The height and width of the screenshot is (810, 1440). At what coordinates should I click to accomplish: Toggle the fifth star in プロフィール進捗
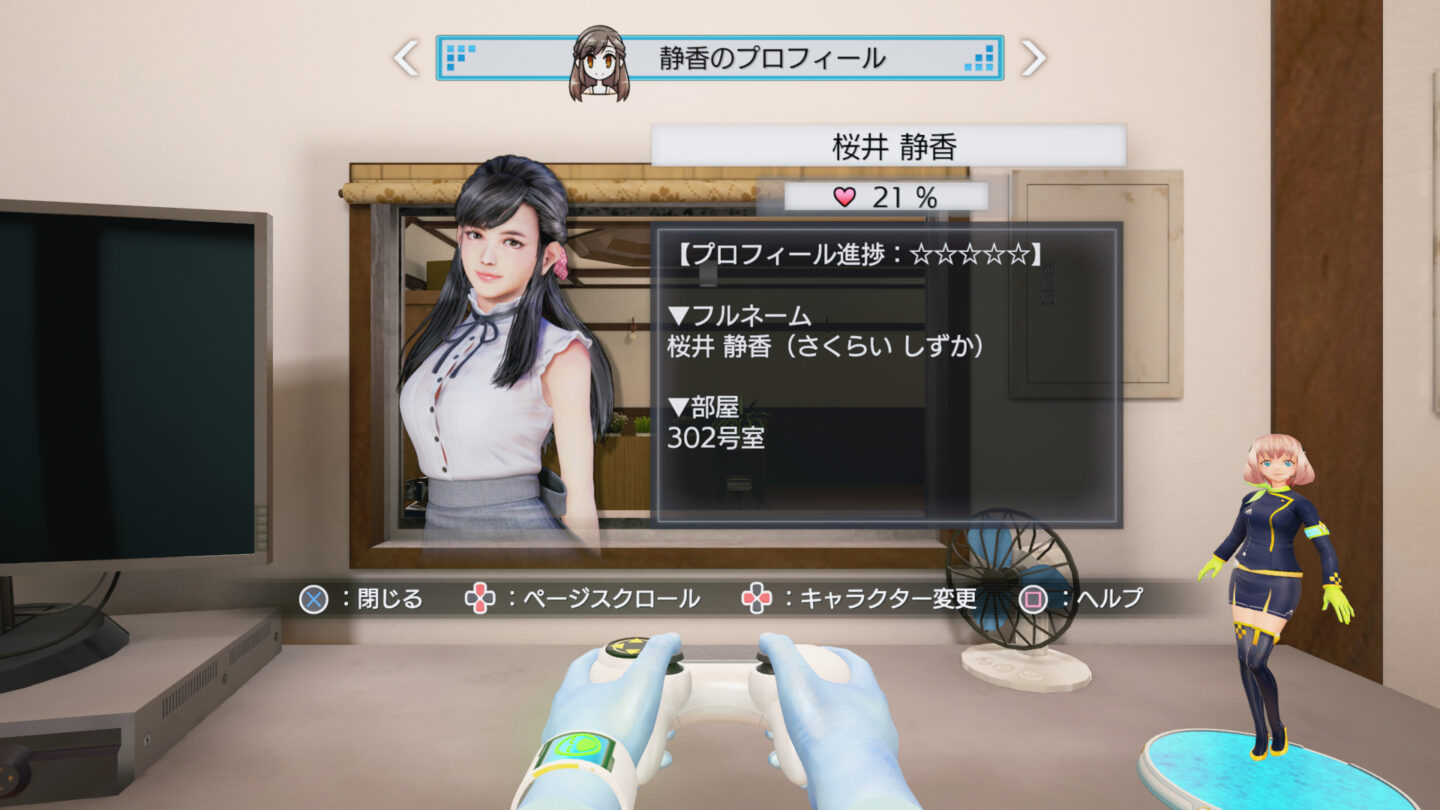pos(1020,254)
